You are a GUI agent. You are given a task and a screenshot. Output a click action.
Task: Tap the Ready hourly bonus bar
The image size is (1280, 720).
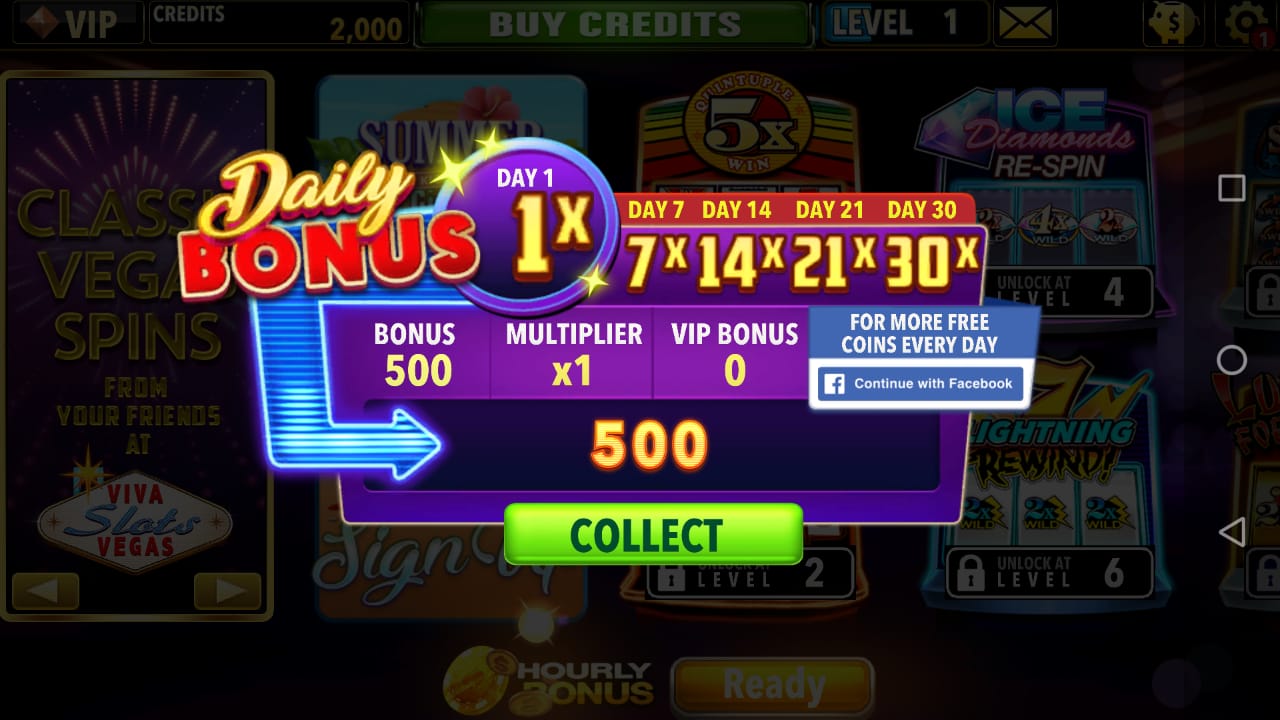pos(774,685)
